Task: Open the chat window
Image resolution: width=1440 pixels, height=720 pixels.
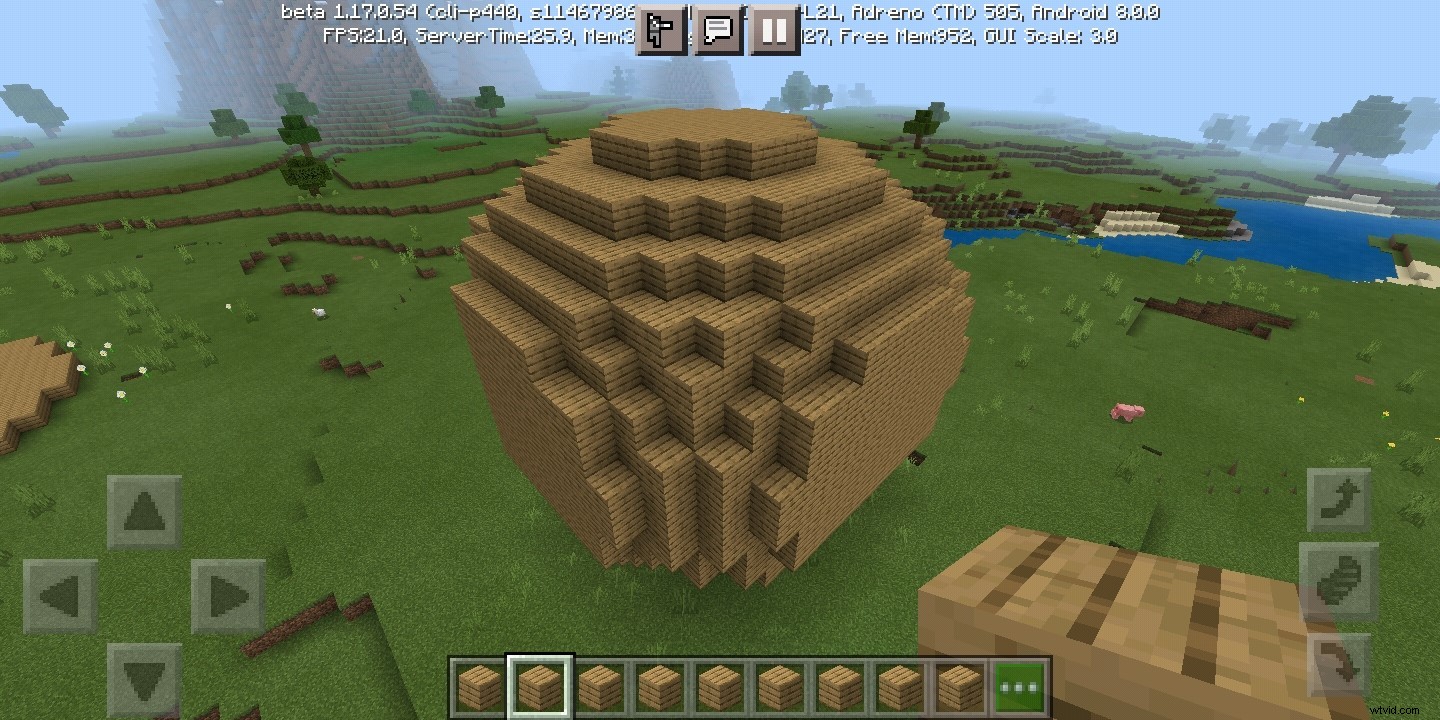Action: 718,31
